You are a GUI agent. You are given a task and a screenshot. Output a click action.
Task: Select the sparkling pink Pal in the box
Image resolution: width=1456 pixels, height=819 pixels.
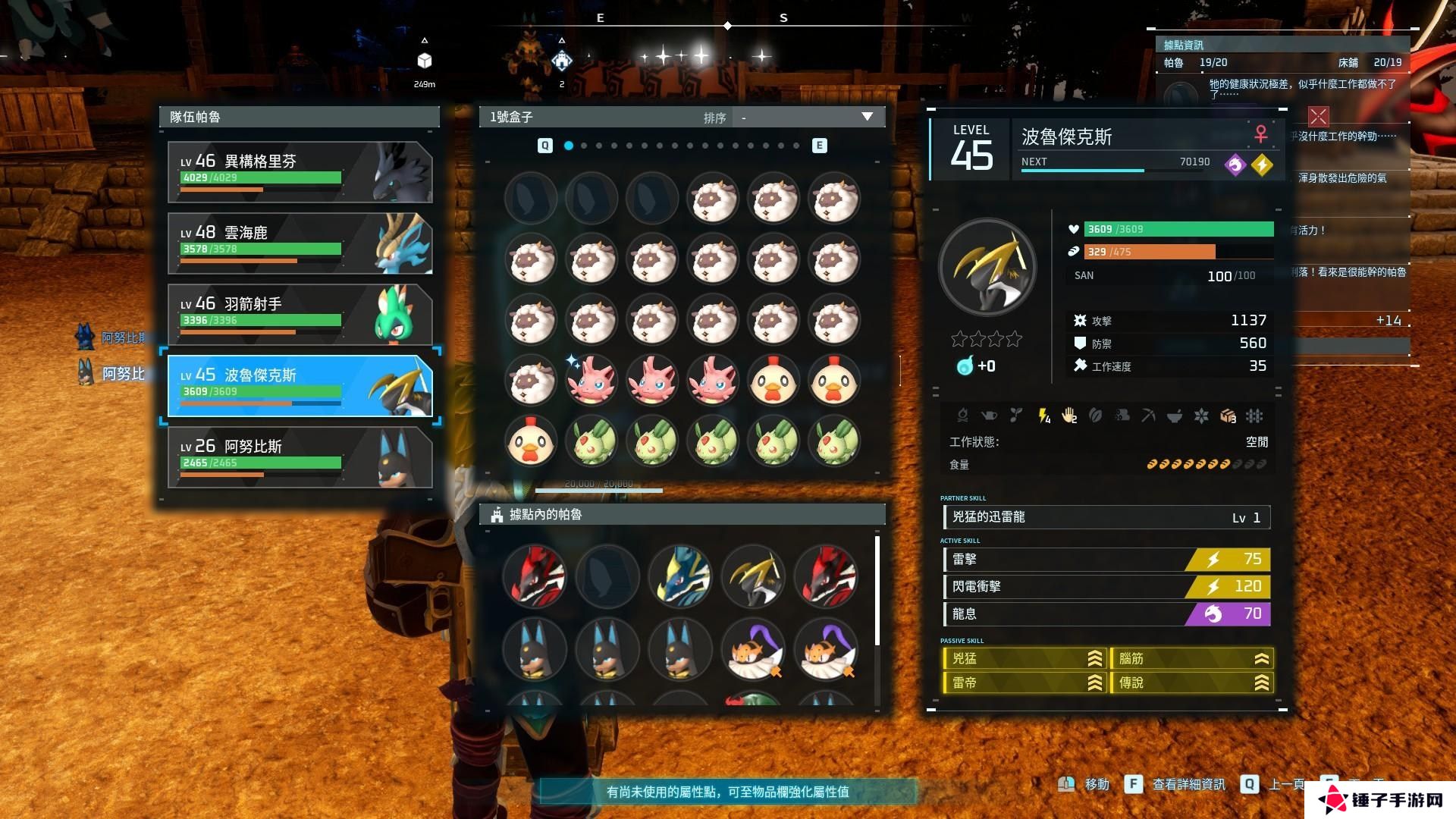[x=591, y=381]
